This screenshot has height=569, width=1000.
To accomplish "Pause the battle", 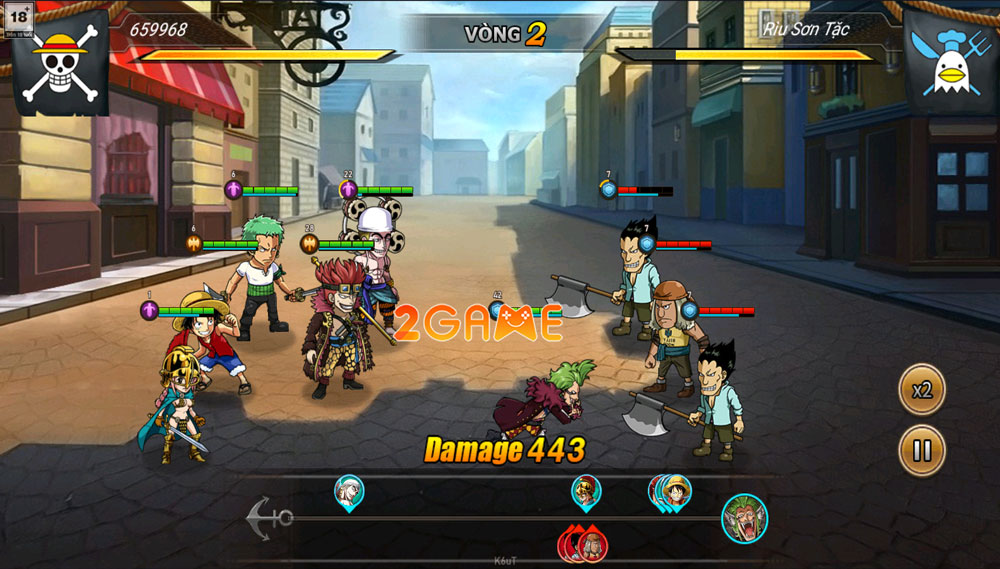I will (921, 450).
